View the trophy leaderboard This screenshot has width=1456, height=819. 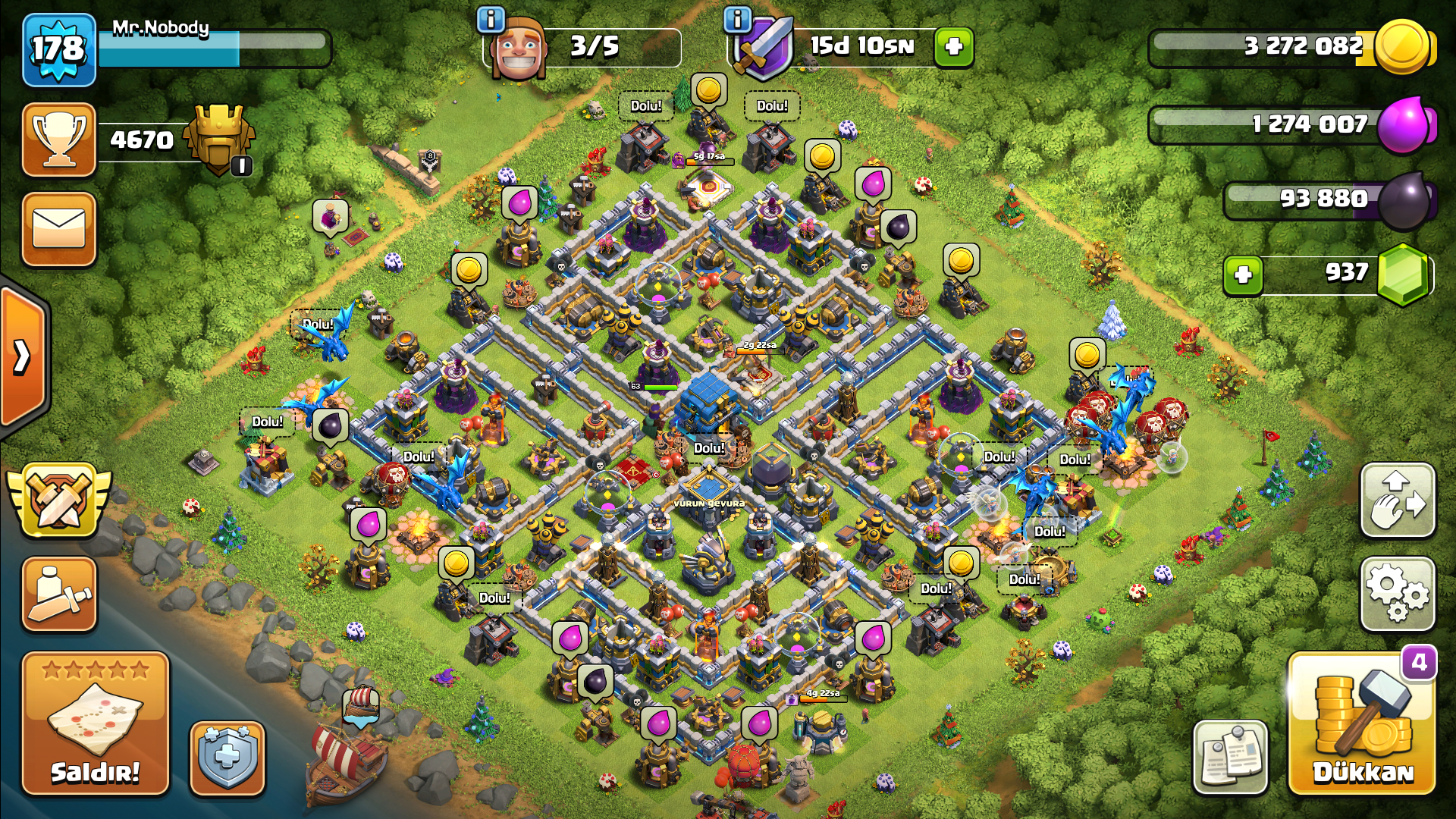coord(59,140)
